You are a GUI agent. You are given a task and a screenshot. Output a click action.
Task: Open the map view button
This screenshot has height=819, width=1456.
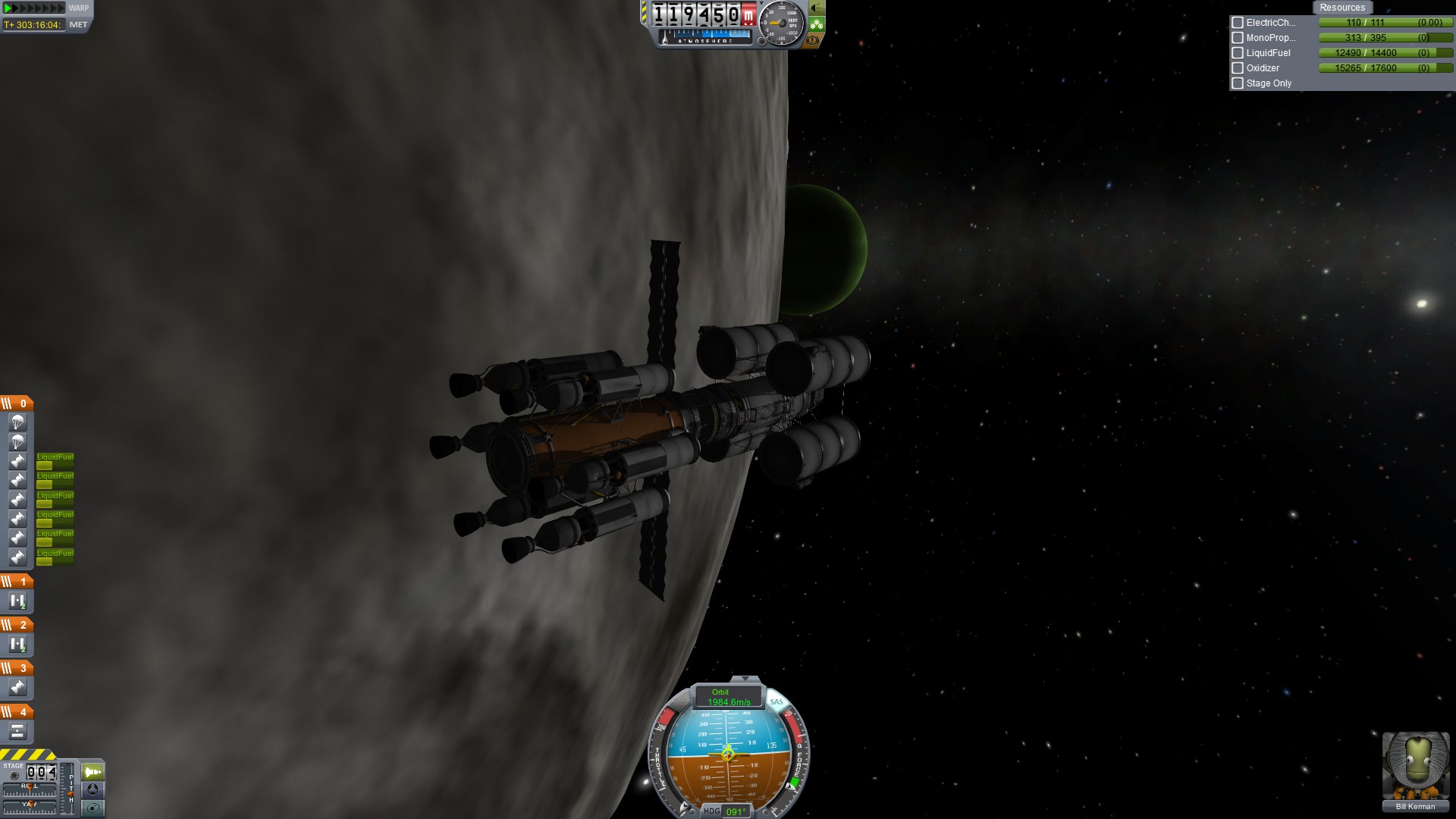coord(93,808)
